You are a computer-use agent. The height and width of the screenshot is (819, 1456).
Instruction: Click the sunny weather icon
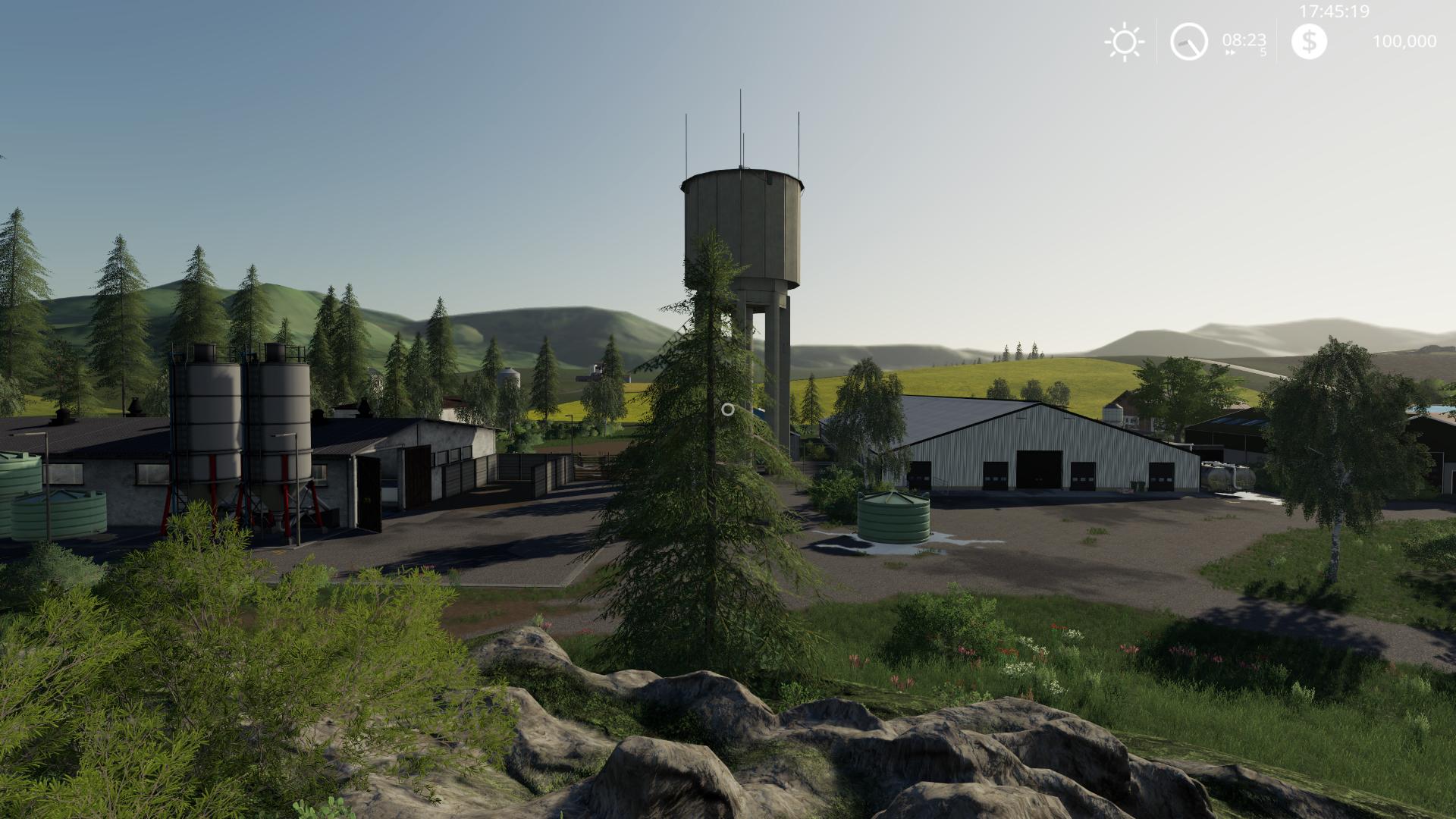pos(1124,42)
